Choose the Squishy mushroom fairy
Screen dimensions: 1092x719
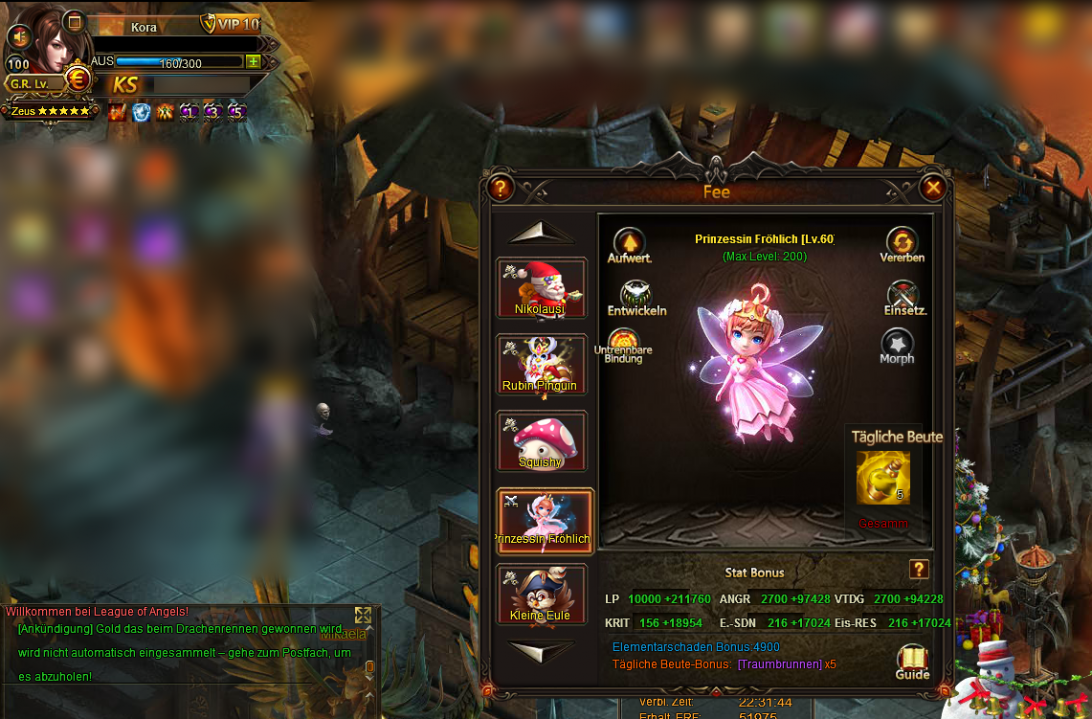(x=541, y=441)
